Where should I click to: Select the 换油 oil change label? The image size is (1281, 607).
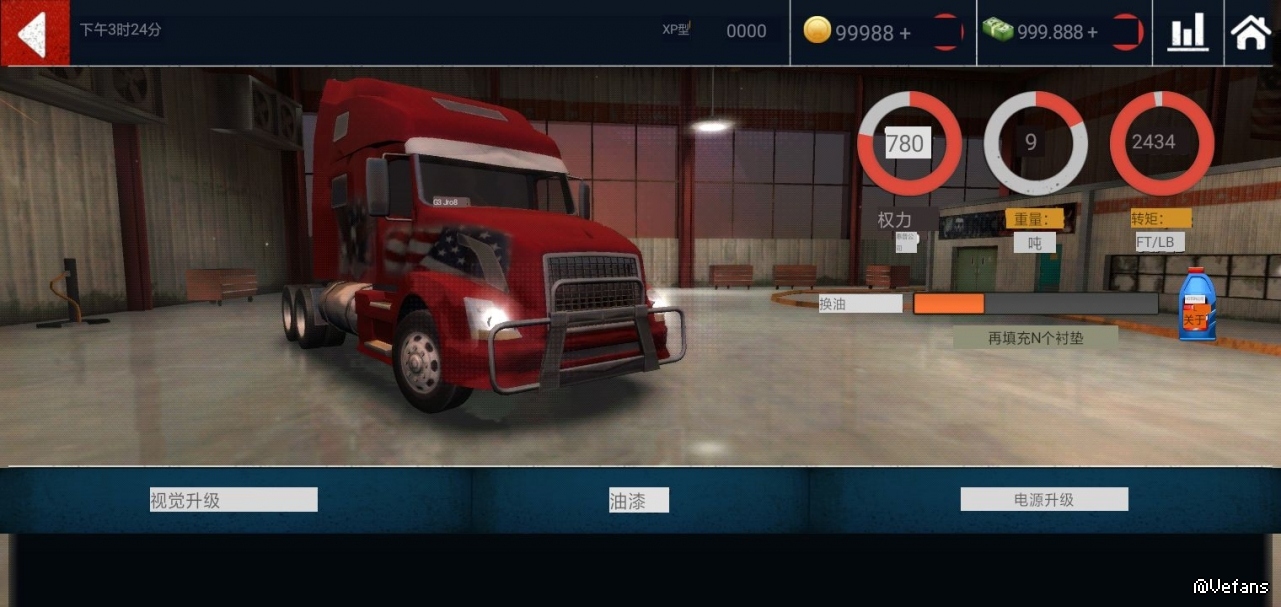click(859, 304)
